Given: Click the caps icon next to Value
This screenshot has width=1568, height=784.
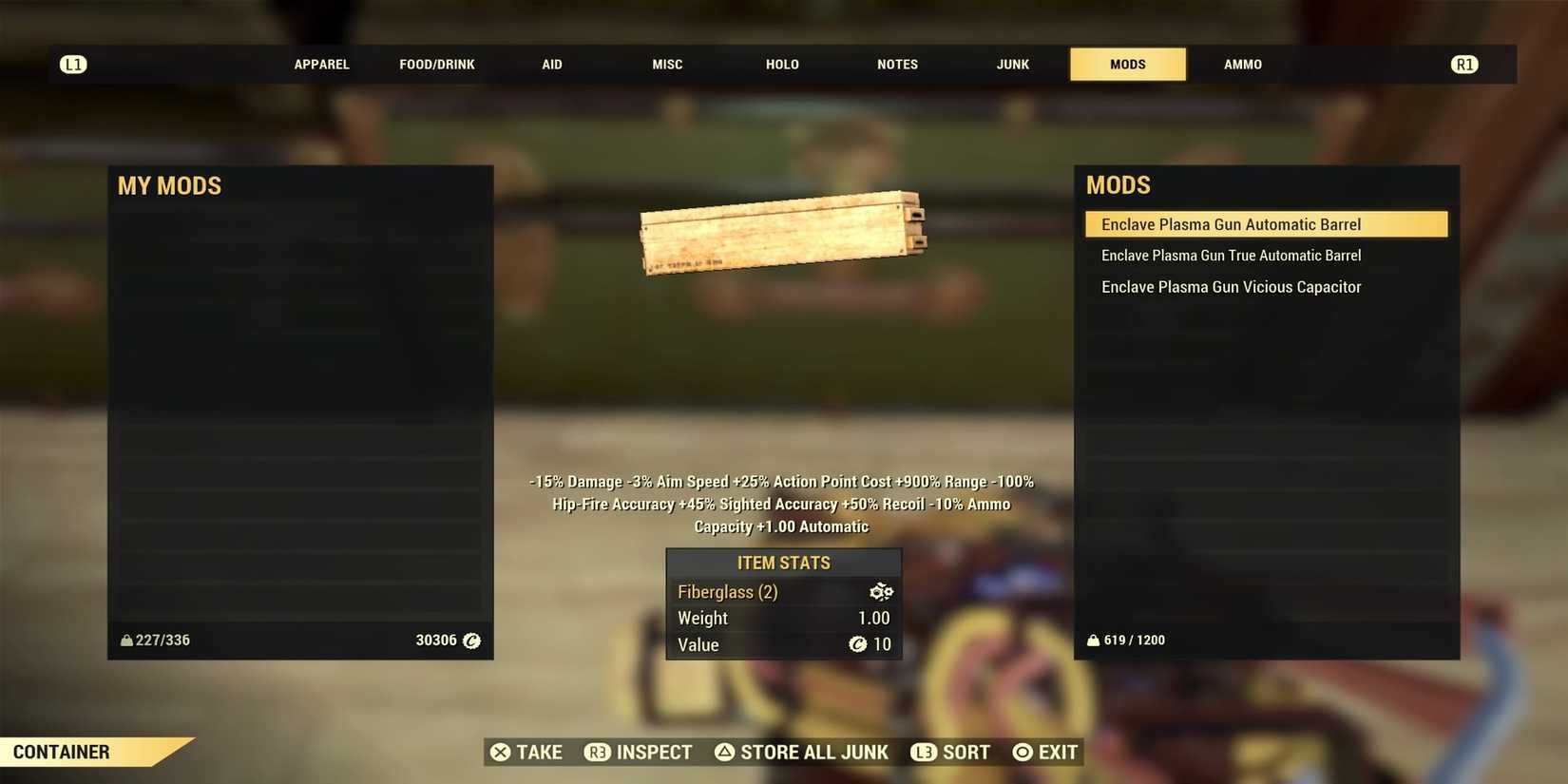Looking at the screenshot, I should tap(858, 644).
